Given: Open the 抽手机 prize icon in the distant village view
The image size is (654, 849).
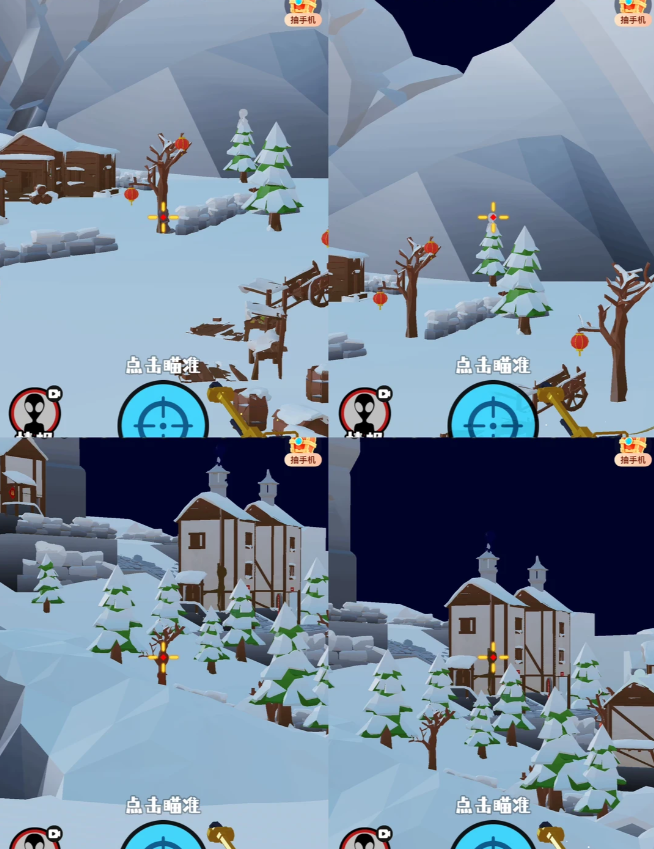Looking at the screenshot, I should pyautogui.click(x=632, y=451).
